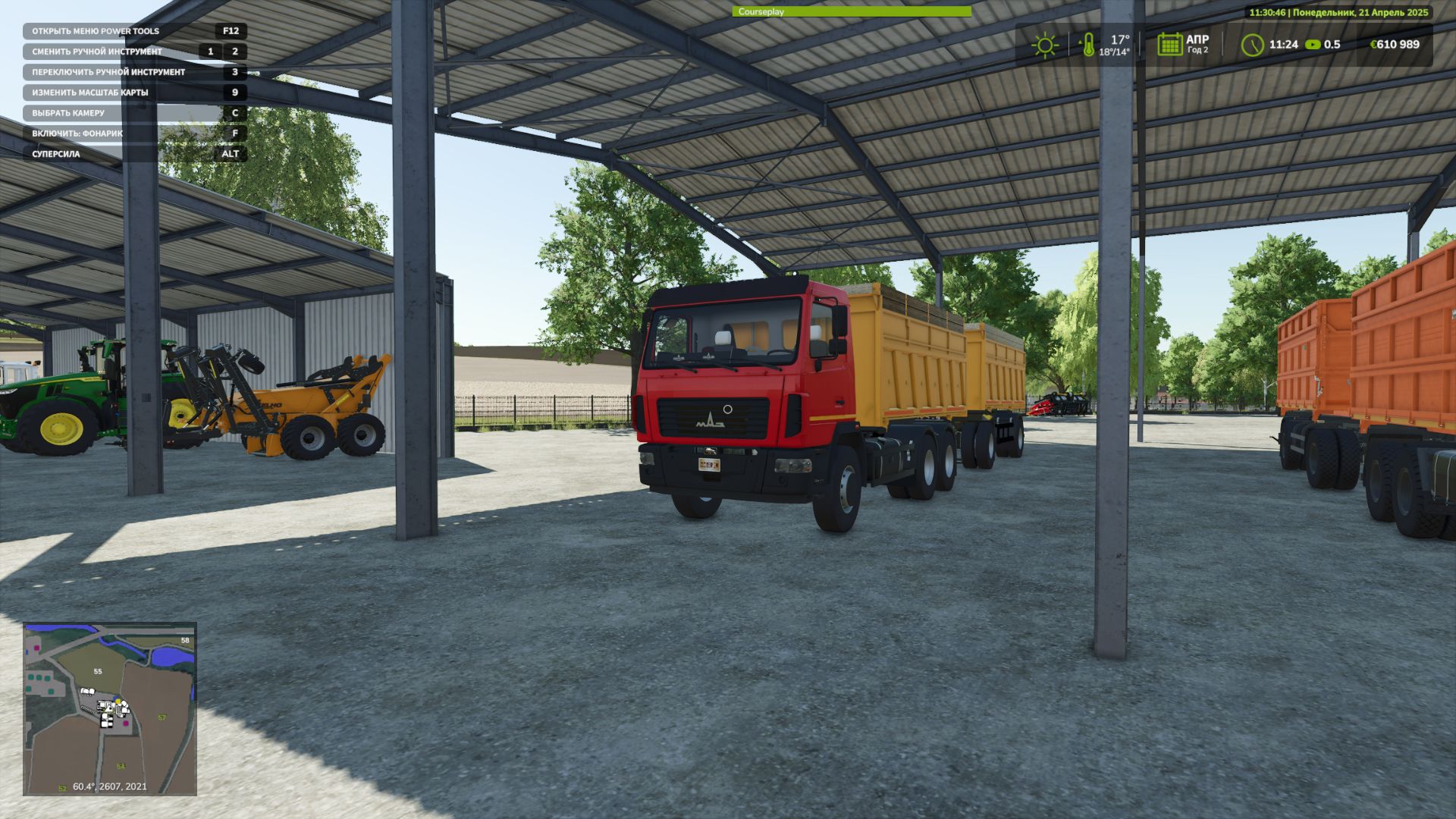Toggle camera selection via ВЫБРАТЬ КАМЕРУ
Screen dimensions: 1456x819
(x=70, y=112)
